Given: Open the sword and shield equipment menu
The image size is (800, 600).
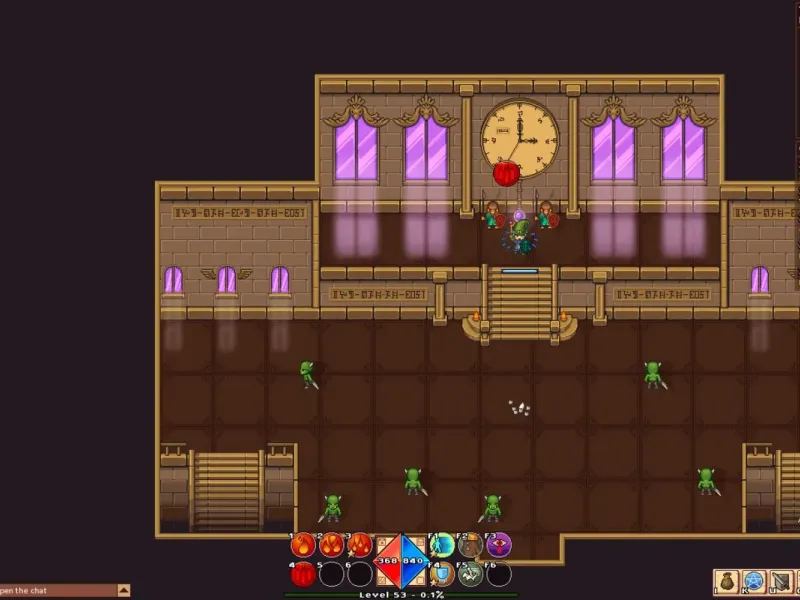Looking at the screenshot, I should click(x=782, y=581).
